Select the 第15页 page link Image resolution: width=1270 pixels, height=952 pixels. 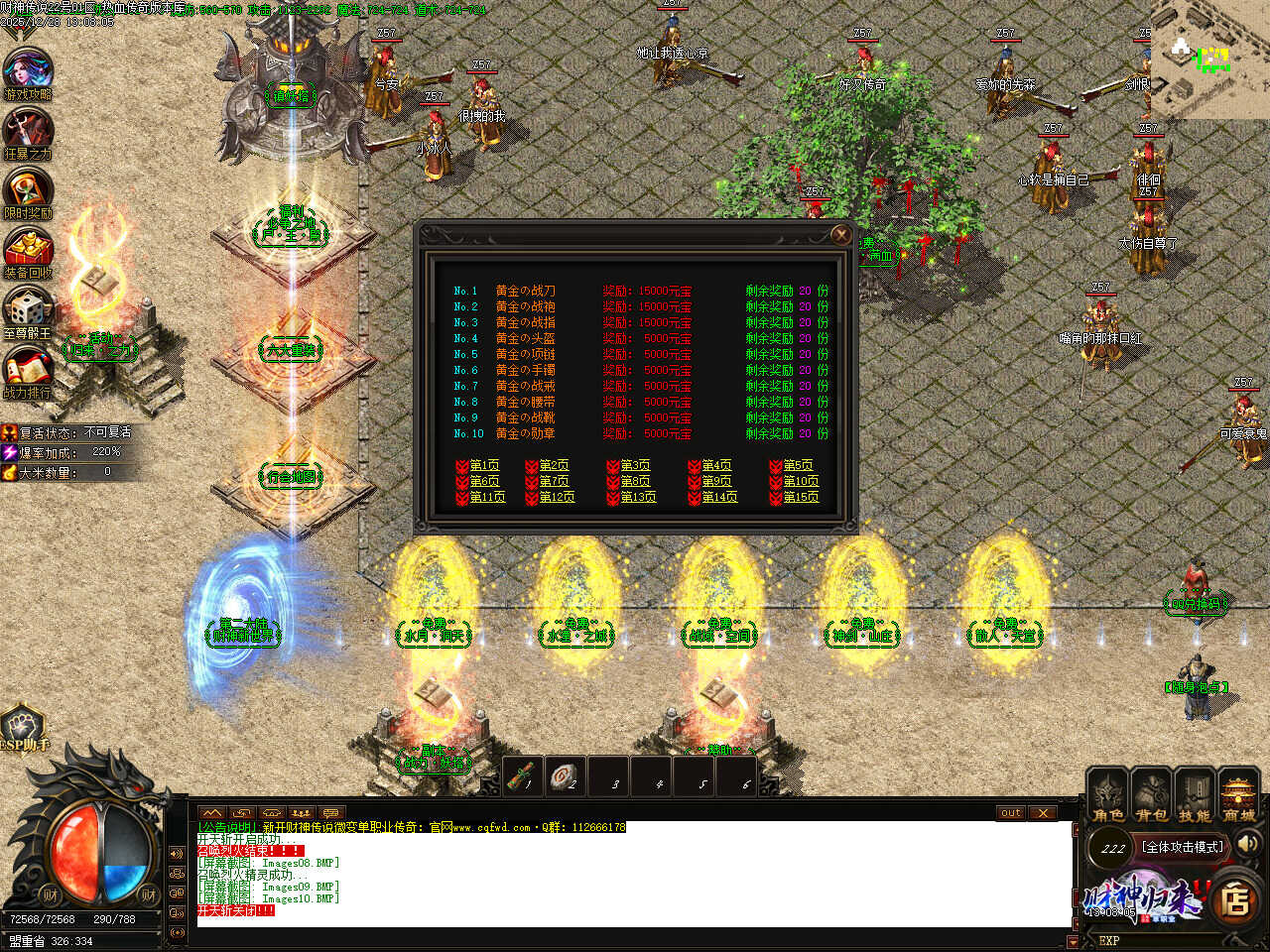tap(800, 497)
